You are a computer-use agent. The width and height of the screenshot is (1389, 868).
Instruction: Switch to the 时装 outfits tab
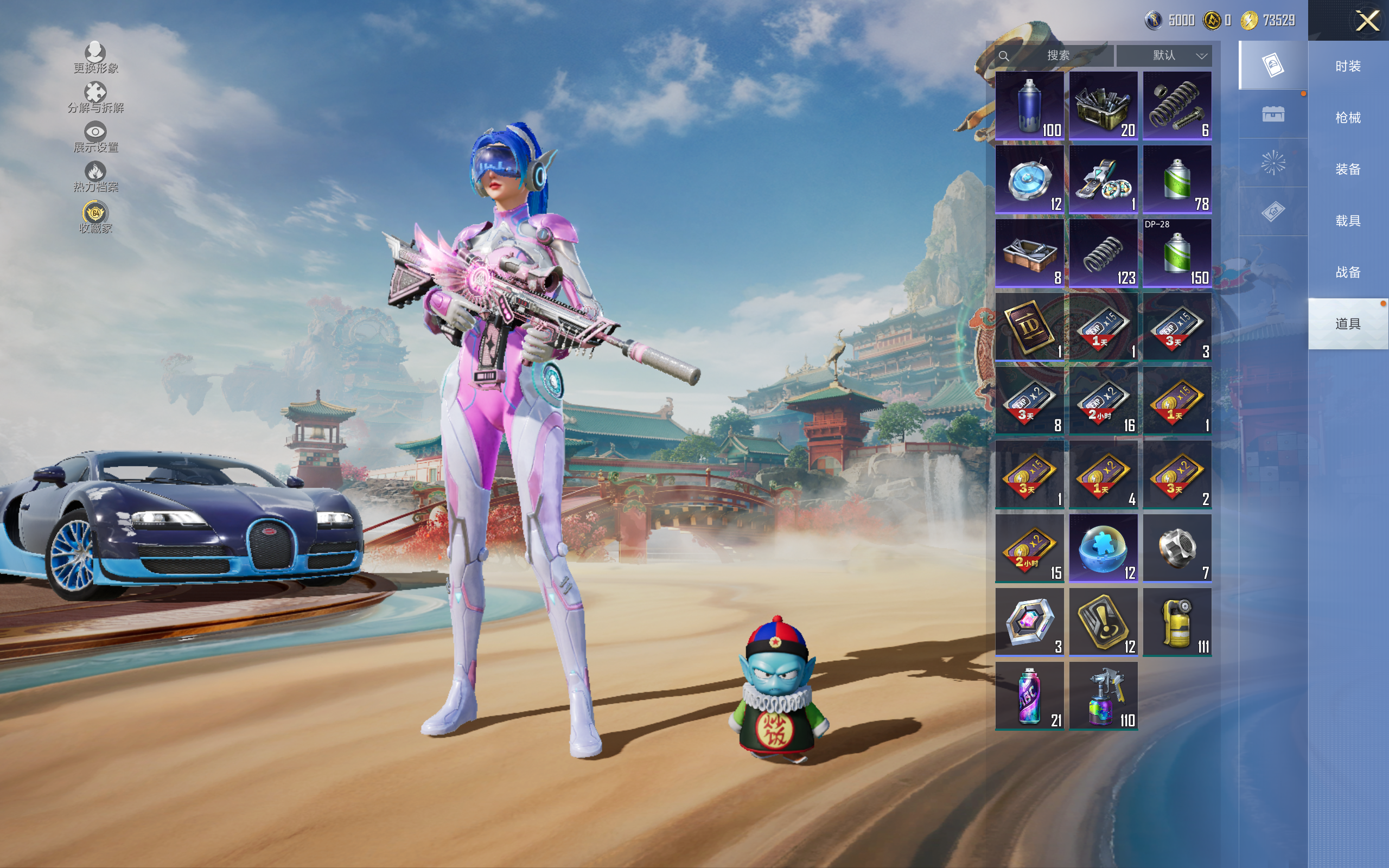click(x=1348, y=67)
